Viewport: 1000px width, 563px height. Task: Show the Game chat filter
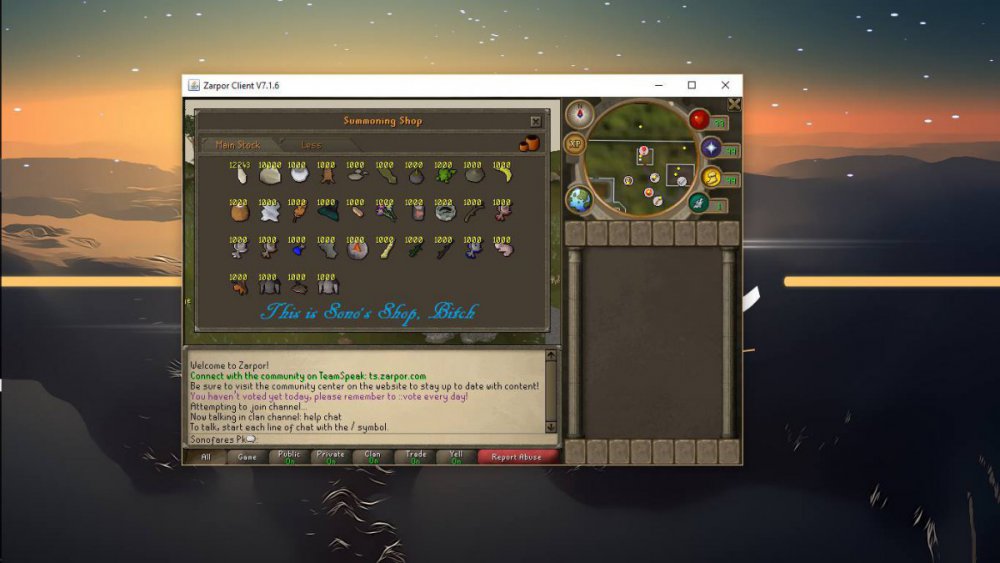click(x=247, y=457)
